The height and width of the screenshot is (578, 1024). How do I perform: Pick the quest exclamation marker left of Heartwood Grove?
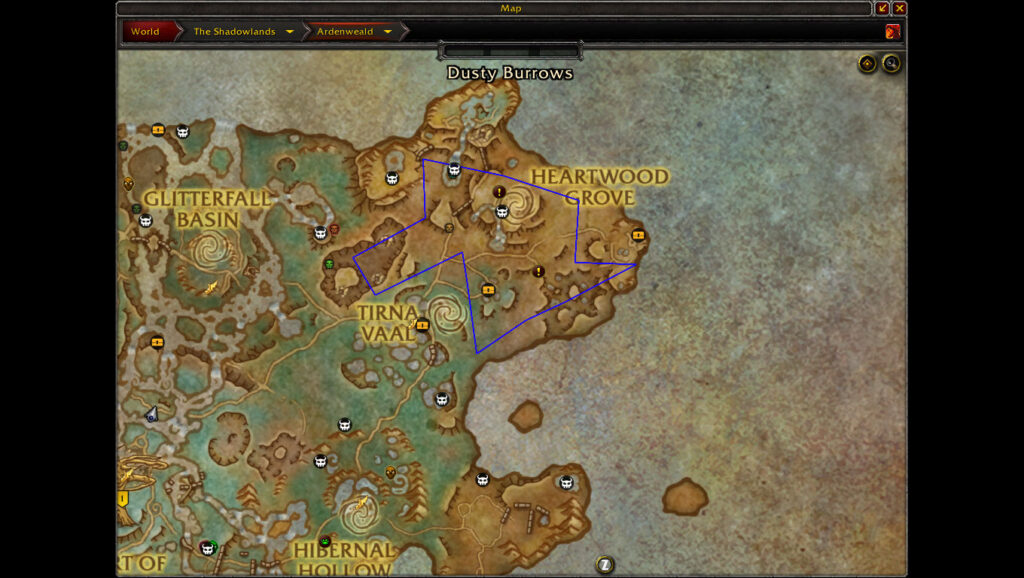tap(499, 191)
